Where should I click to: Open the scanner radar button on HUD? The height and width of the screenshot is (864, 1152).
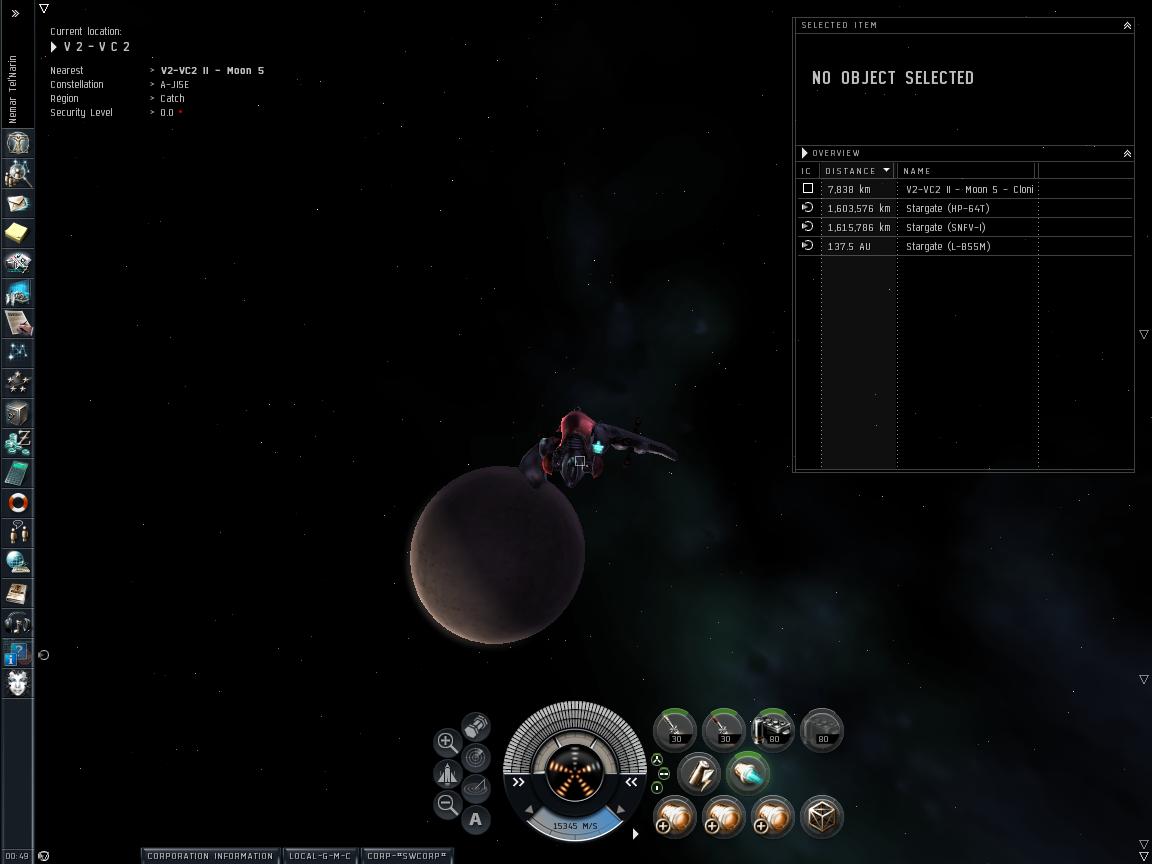476,758
